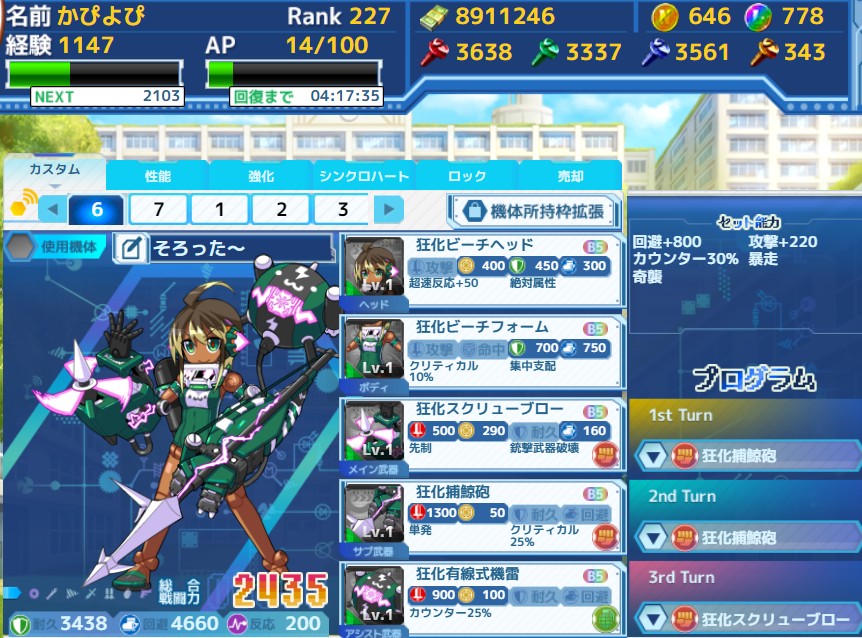The height and width of the screenshot is (638, 862).
Task: Select the 狂化ビーチヘッド head part
Action: tap(483, 271)
